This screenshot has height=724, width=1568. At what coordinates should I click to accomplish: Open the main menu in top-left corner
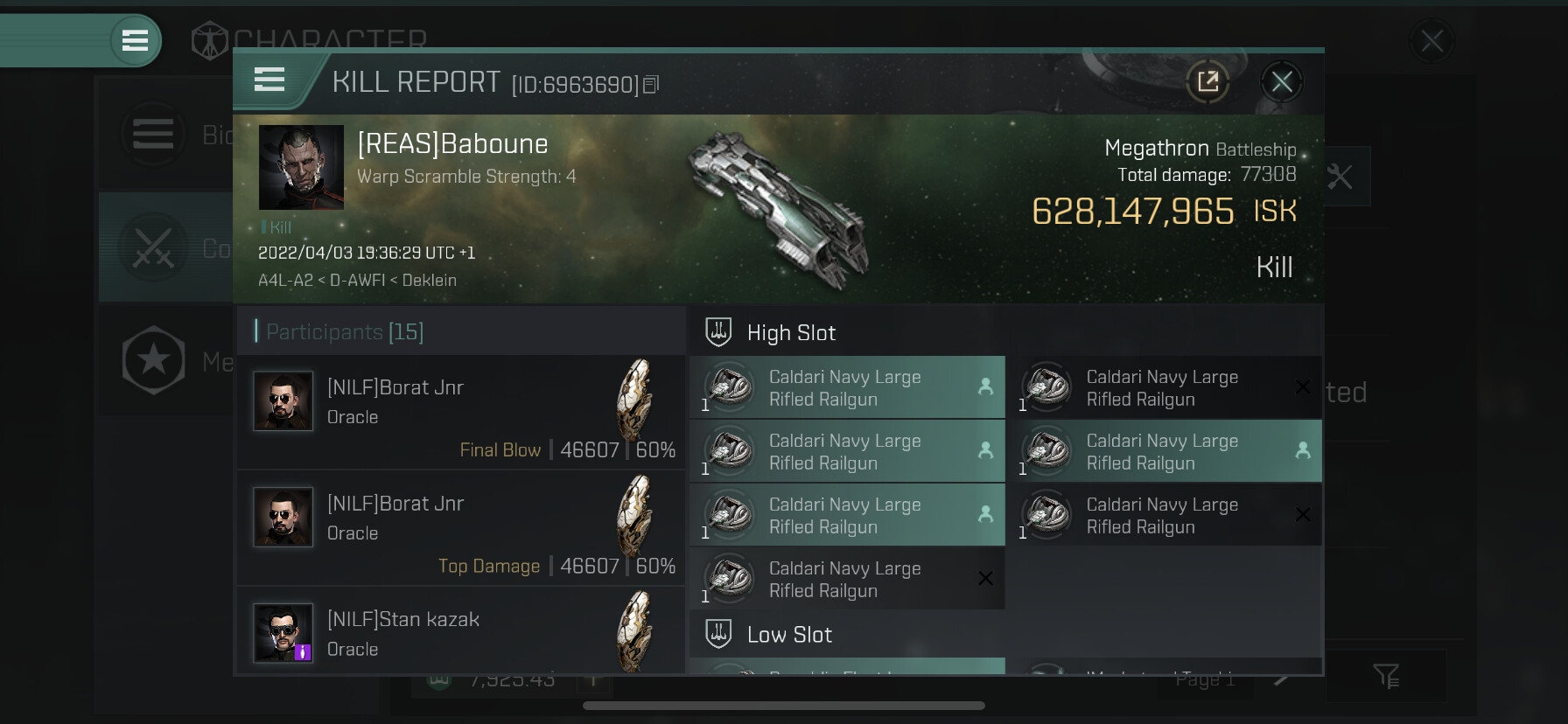135,40
